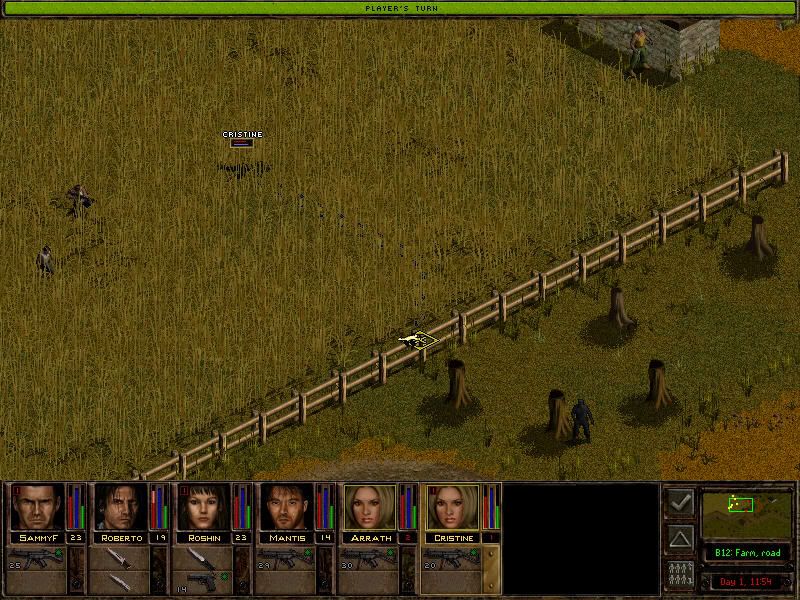Click the triangle button
Image resolution: width=800 pixels, height=600 pixels.
click(x=680, y=539)
